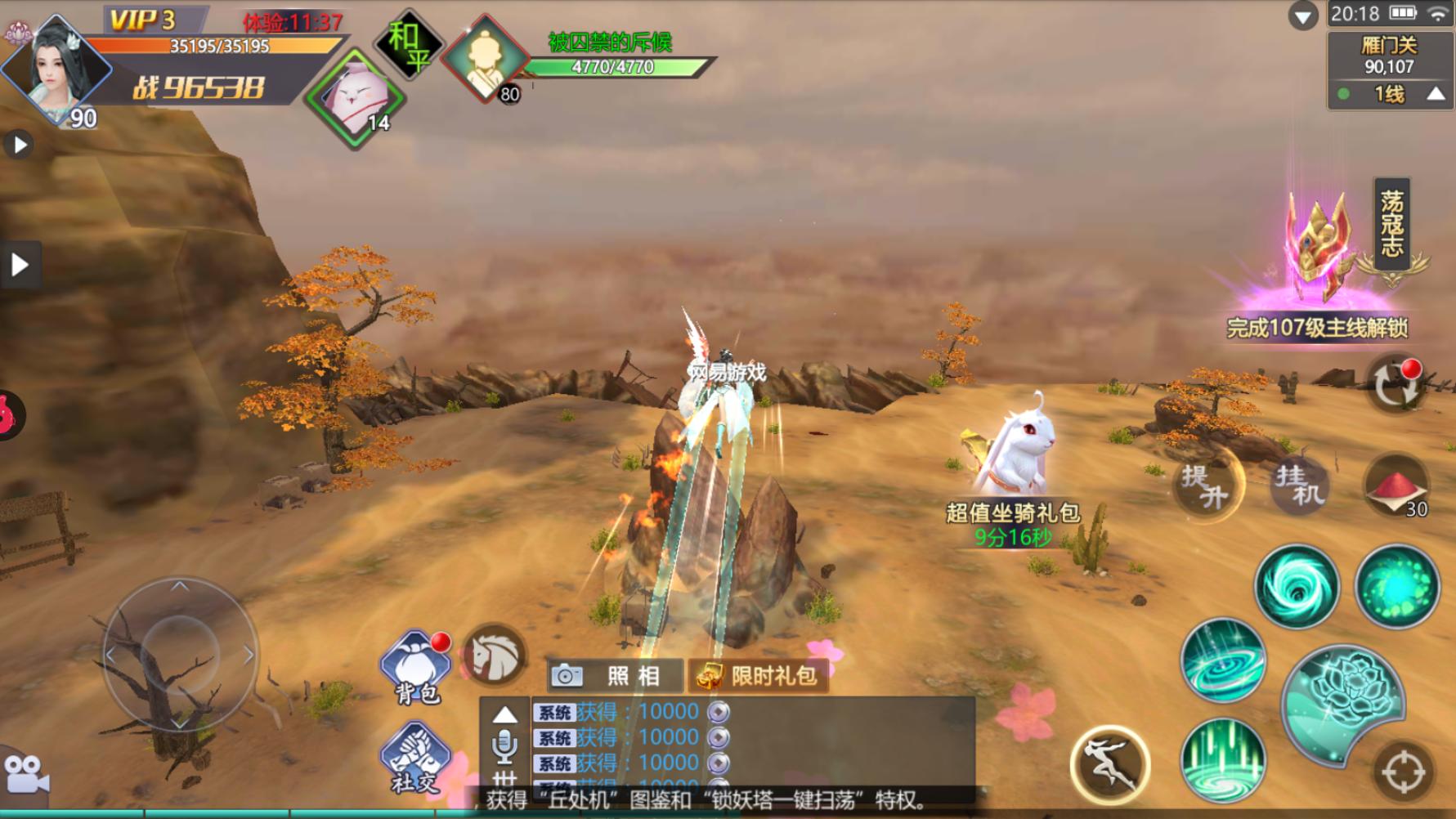The width and height of the screenshot is (1456, 819).
Task: Tap the crosshair target lock button
Action: tap(1403, 772)
